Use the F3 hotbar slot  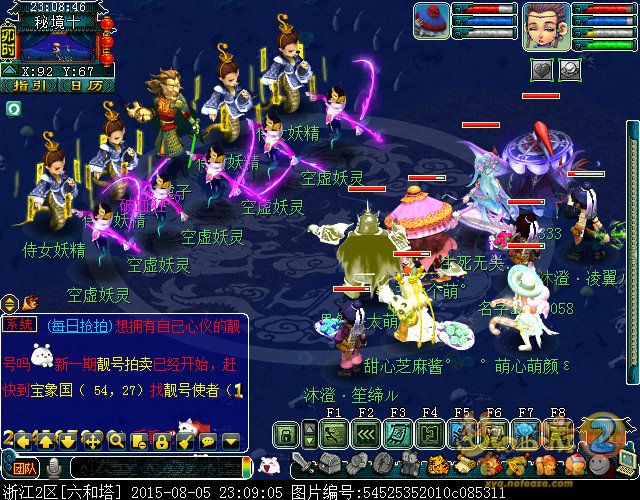tap(398, 434)
